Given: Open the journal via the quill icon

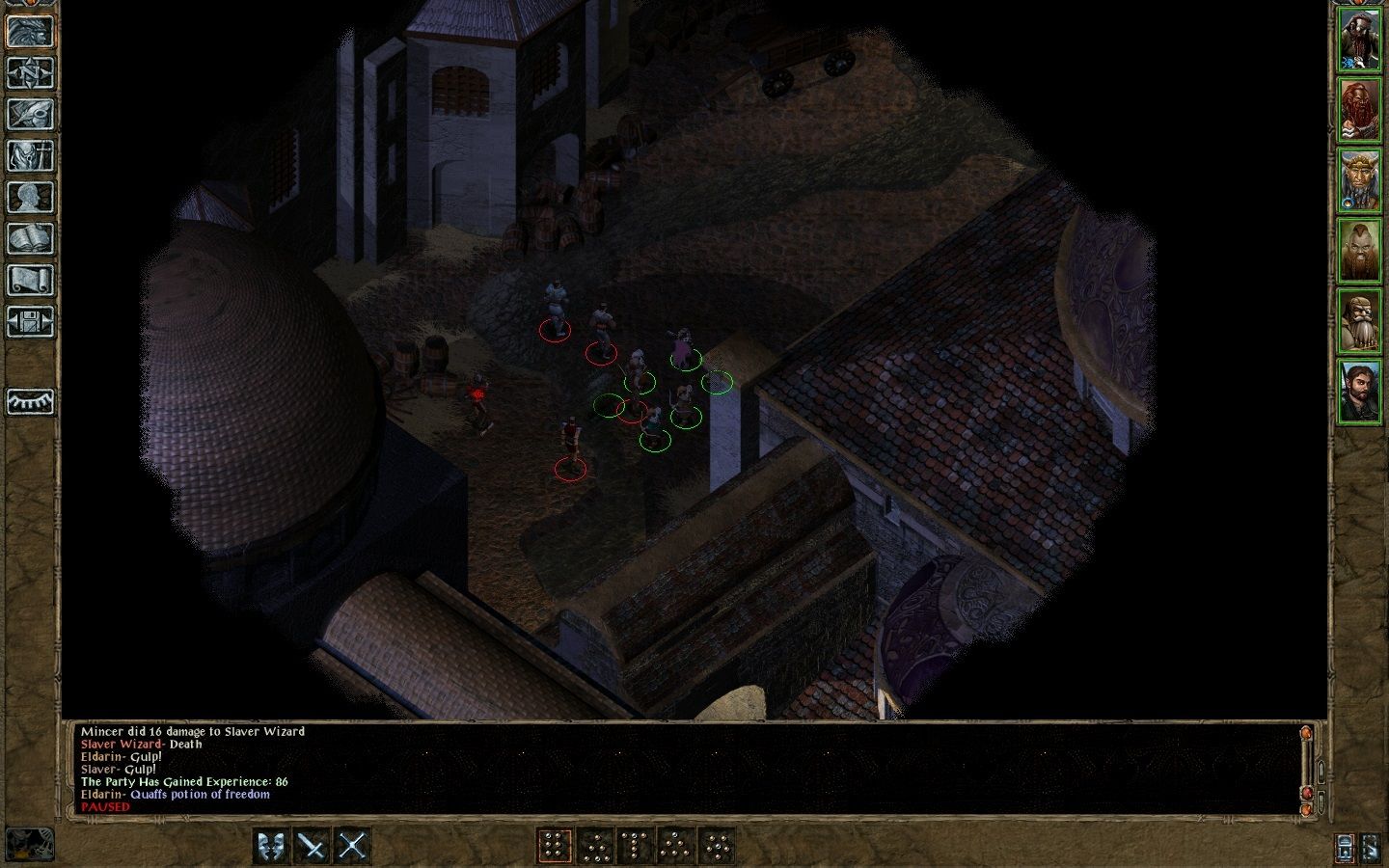Looking at the screenshot, I should pos(30,114).
